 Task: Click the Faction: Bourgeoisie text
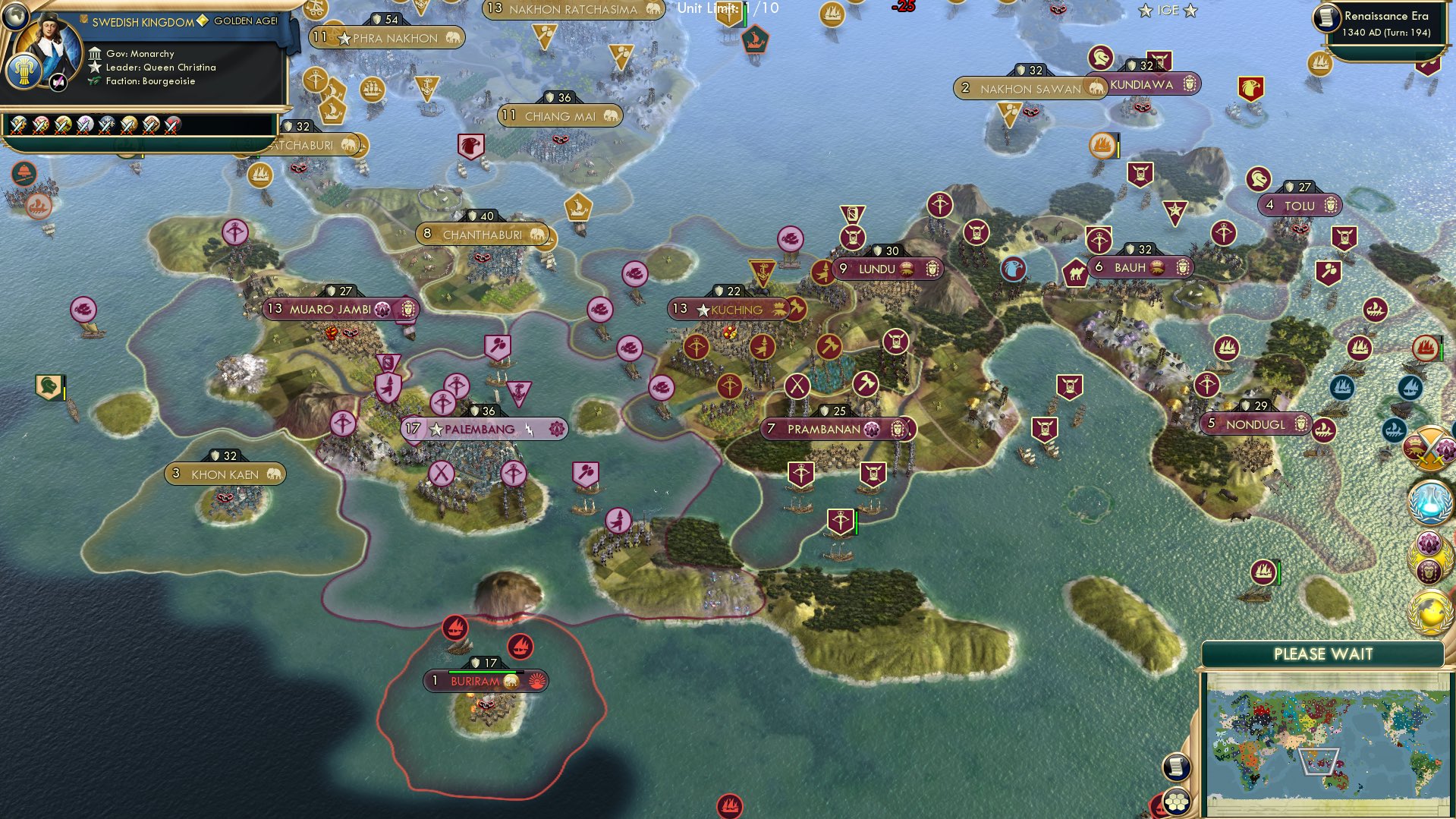coord(150,81)
